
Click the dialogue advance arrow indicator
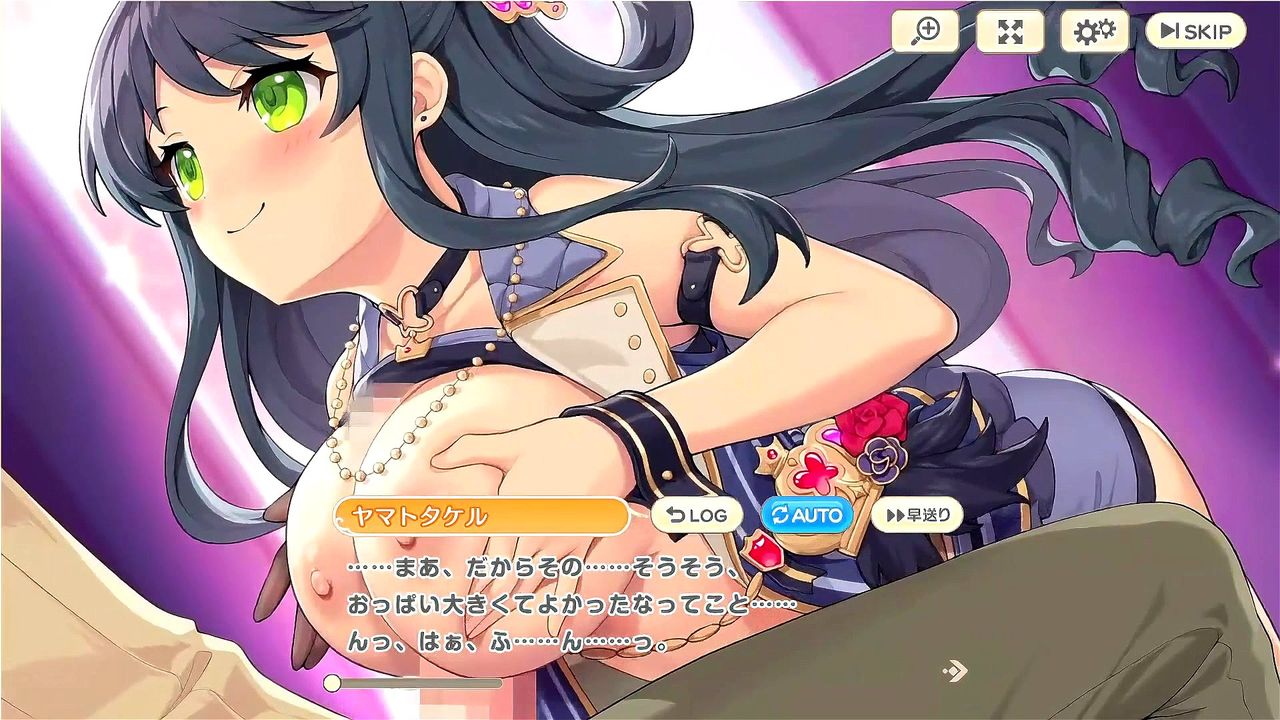[955, 670]
